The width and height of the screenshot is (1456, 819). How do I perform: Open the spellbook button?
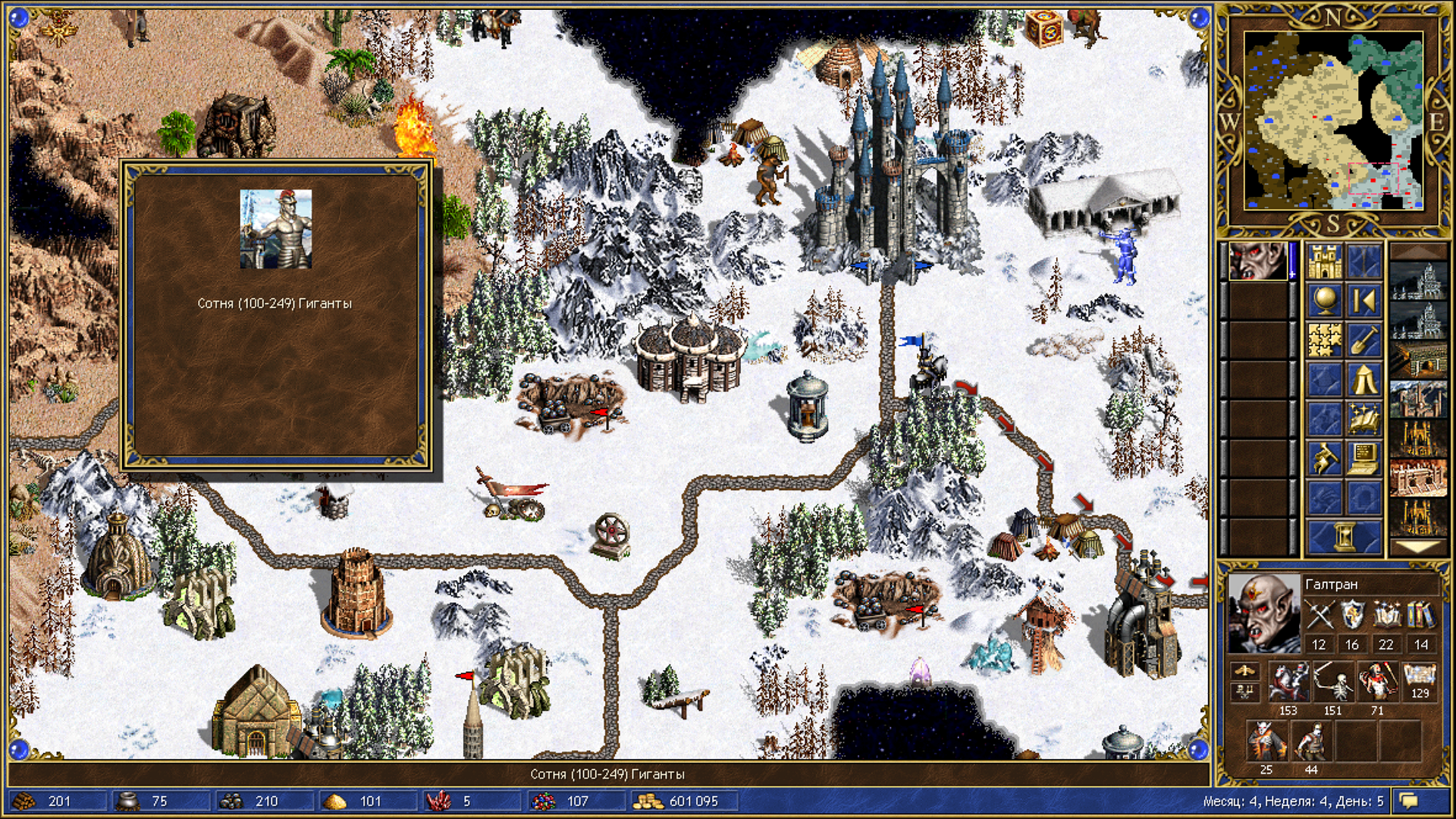(x=1363, y=419)
